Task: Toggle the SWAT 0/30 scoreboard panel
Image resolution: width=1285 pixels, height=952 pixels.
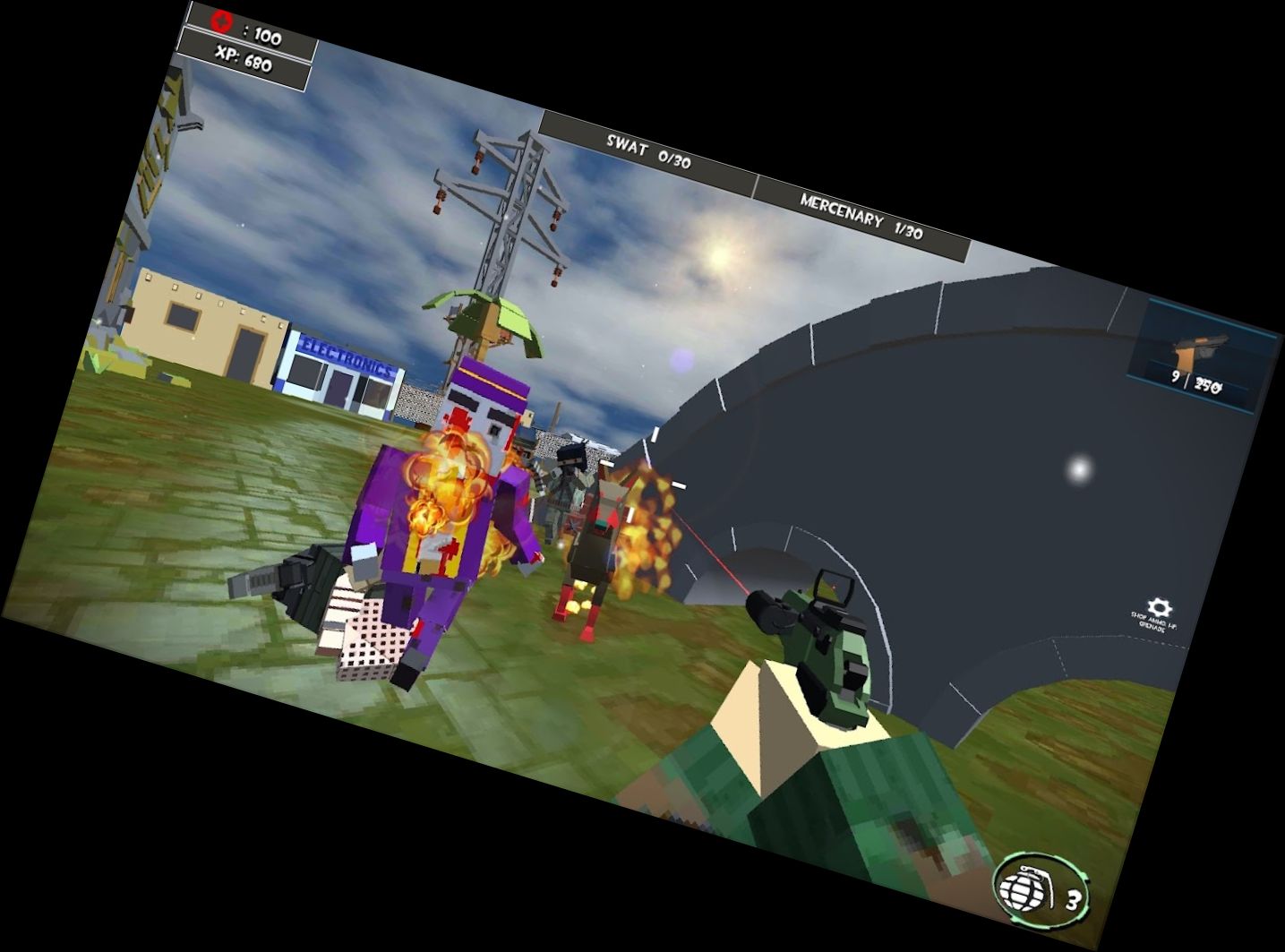Action: pyautogui.click(x=650, y=149)
